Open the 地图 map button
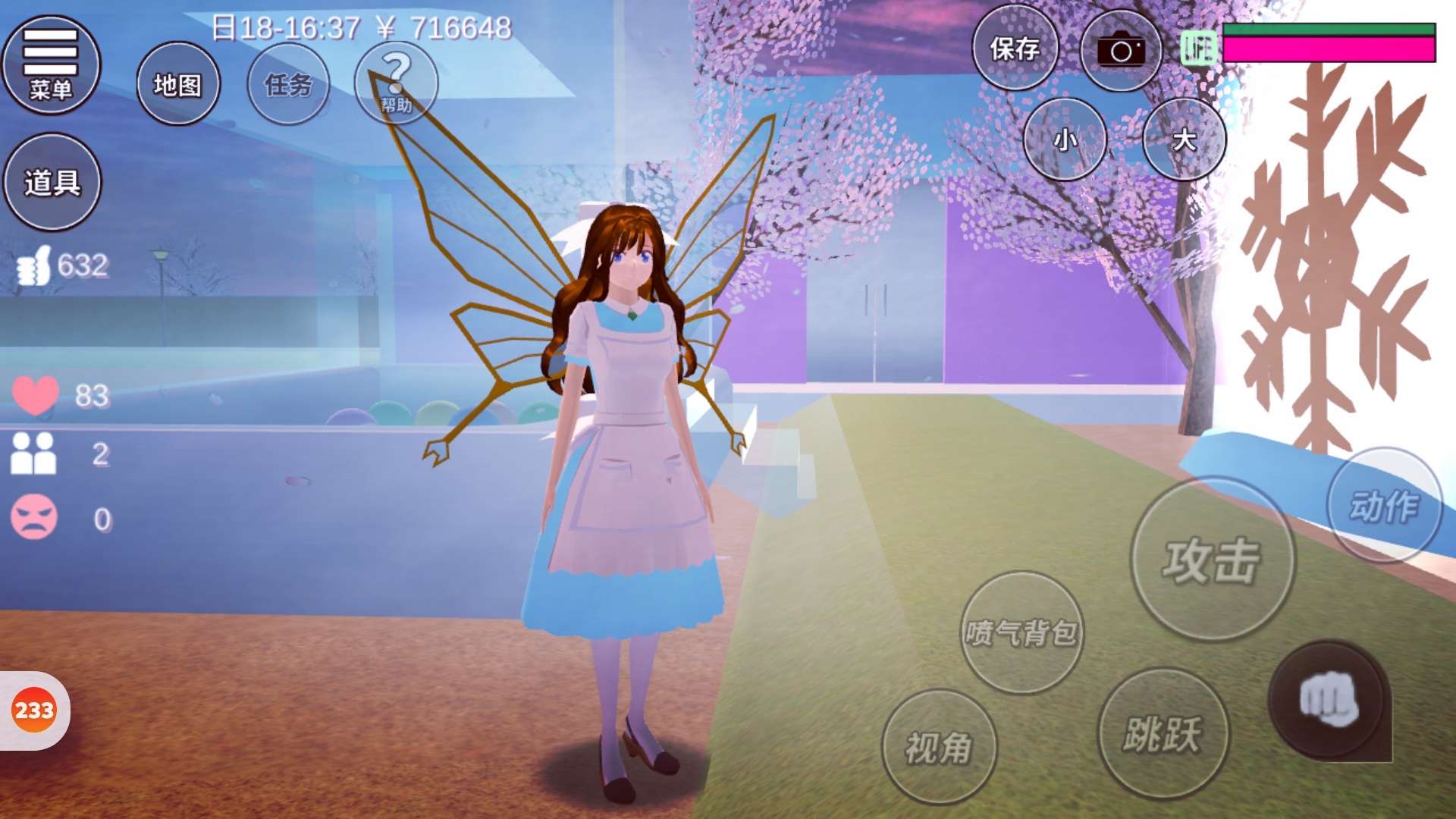 [178, 84]
